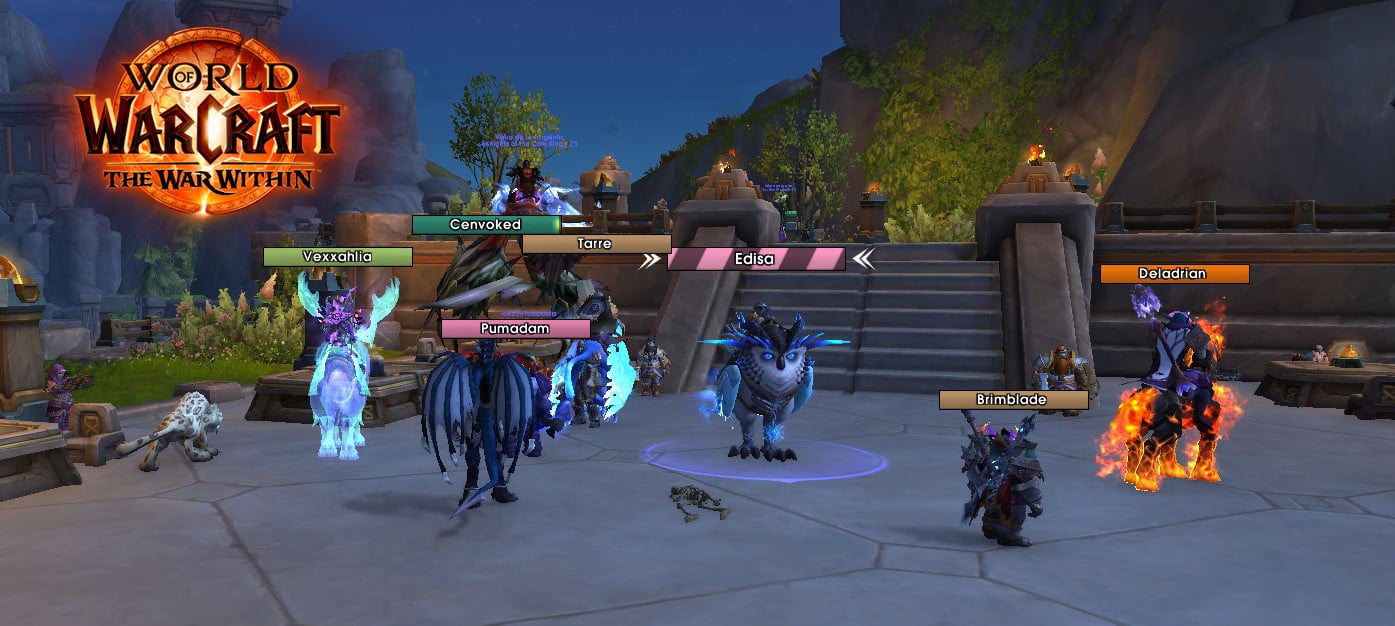Click the Cenvoked nameplate
1395x626 pixels.
click(485, 225)
